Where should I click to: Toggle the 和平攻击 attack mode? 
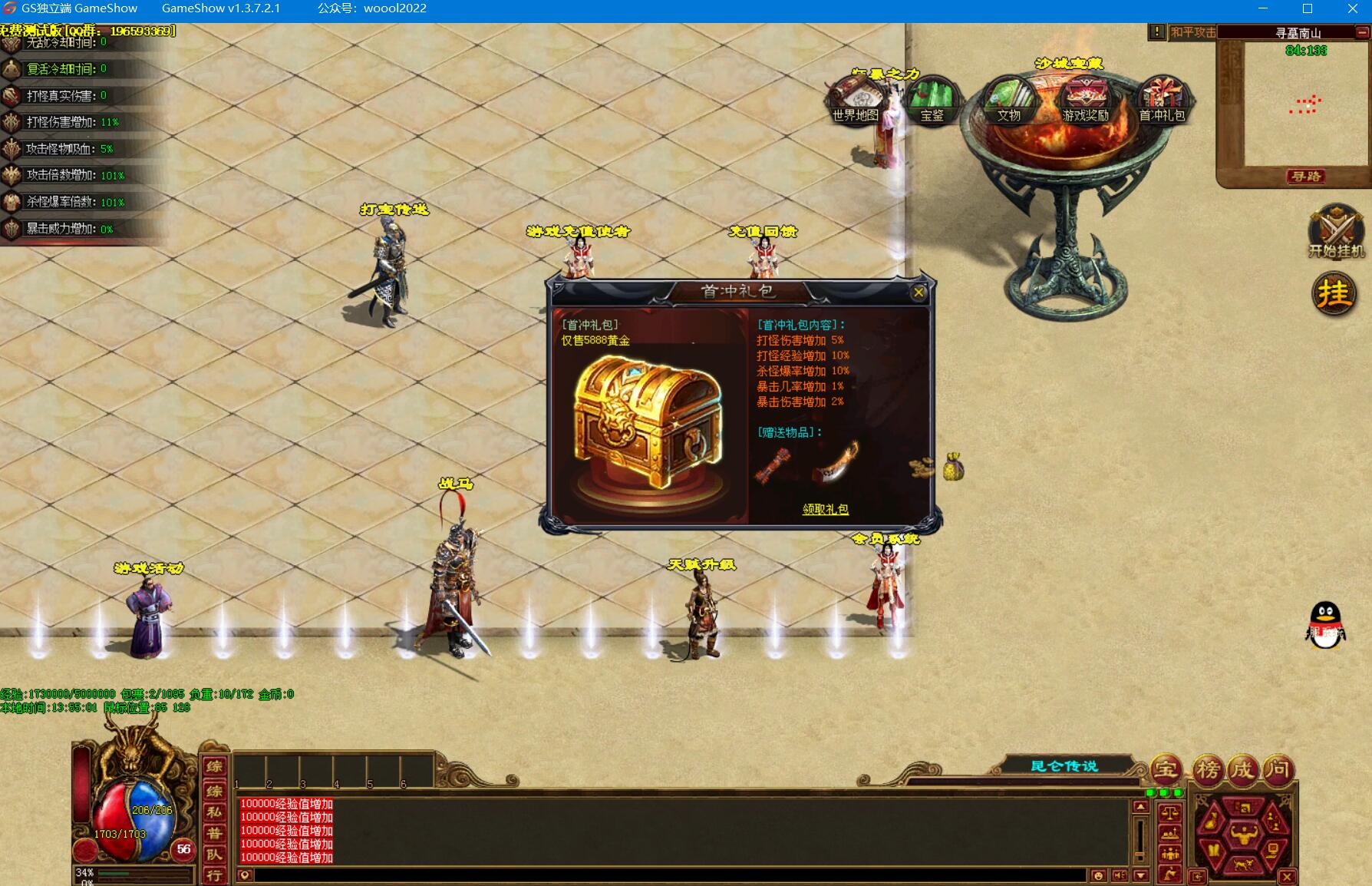pyautogui.click(x=1192, y=32)
